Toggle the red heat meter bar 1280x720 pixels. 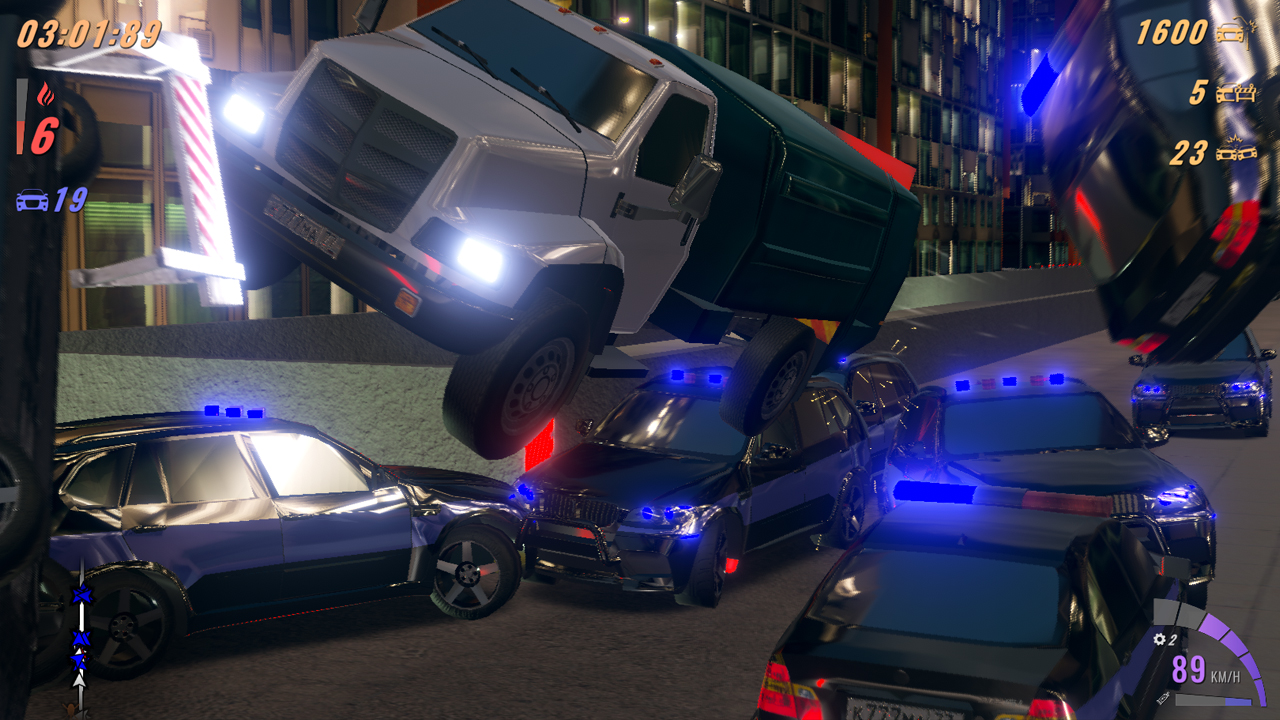[21, 116]
